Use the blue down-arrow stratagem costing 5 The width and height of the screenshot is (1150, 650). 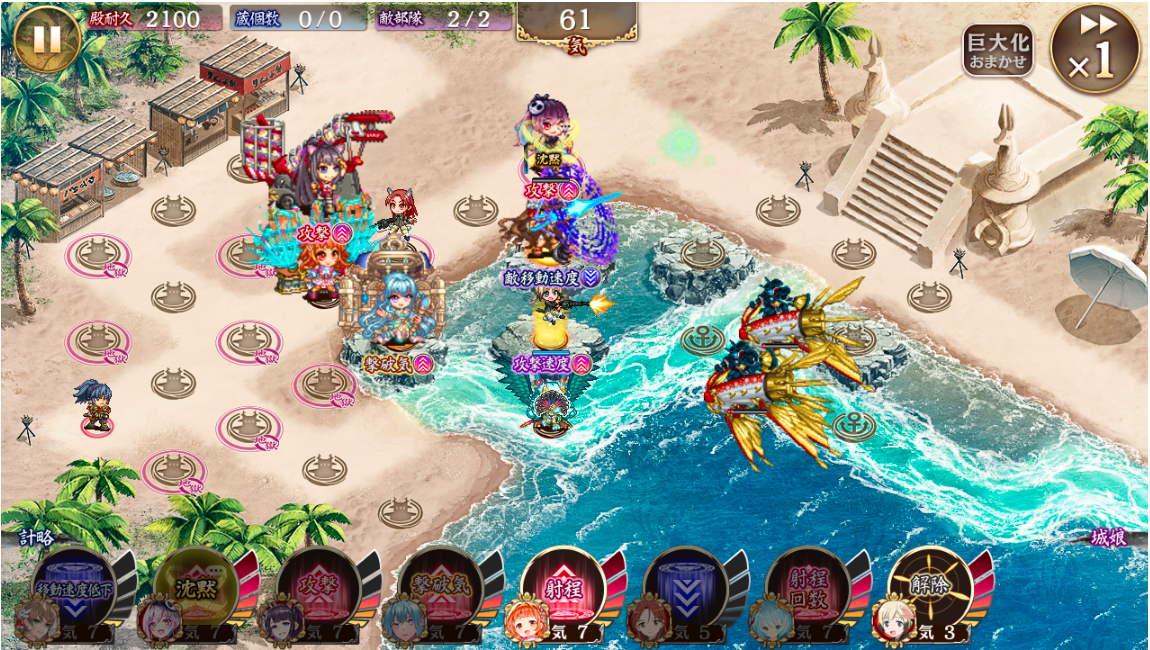685,587
